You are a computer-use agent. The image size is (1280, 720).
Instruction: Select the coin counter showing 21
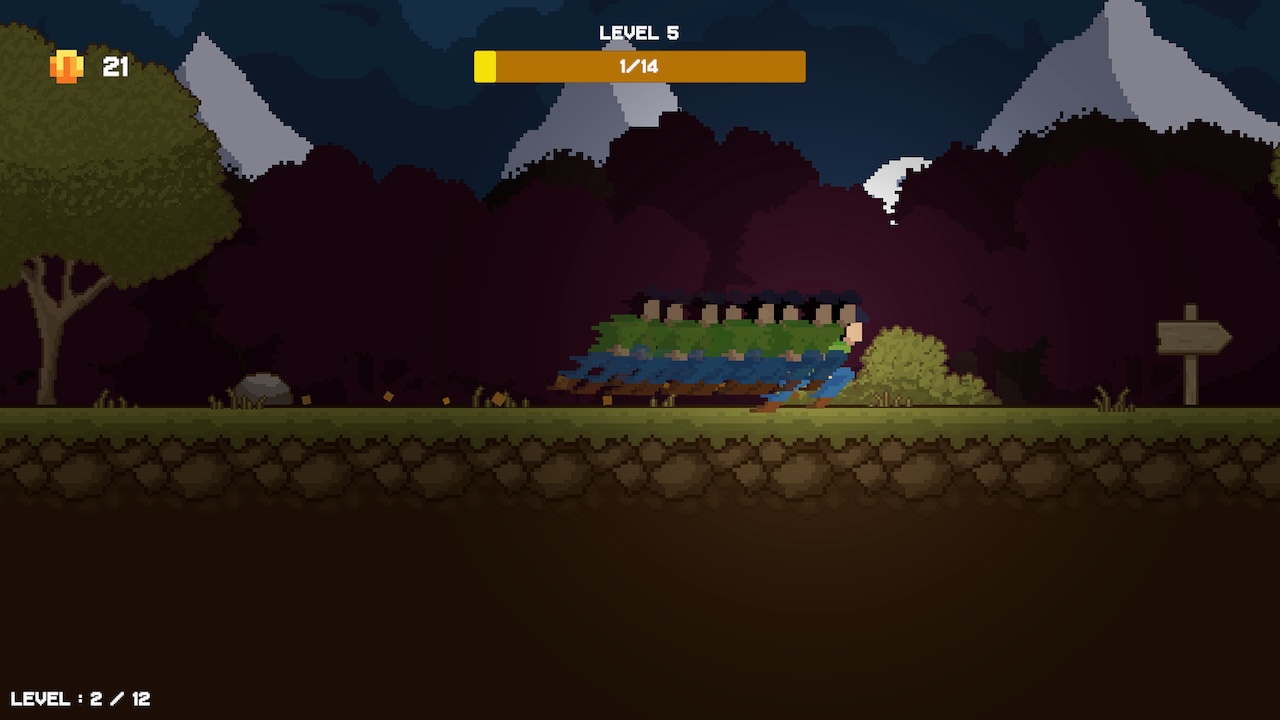coord(113,66)
